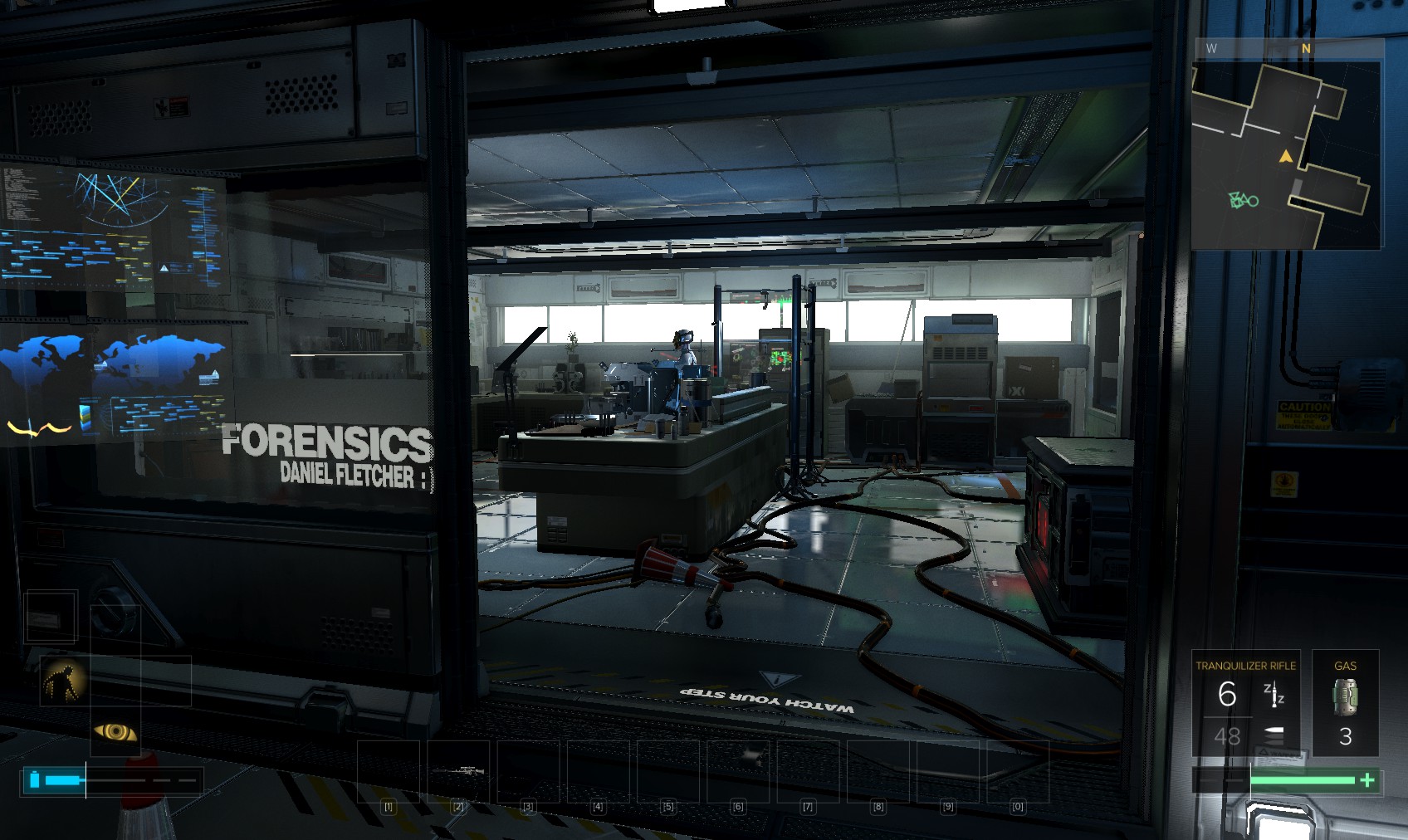The height and width of the screenshot is (840, 1408).
Task: Select the tranquilizer rifle weapon panel
Action: point(1245,702)
